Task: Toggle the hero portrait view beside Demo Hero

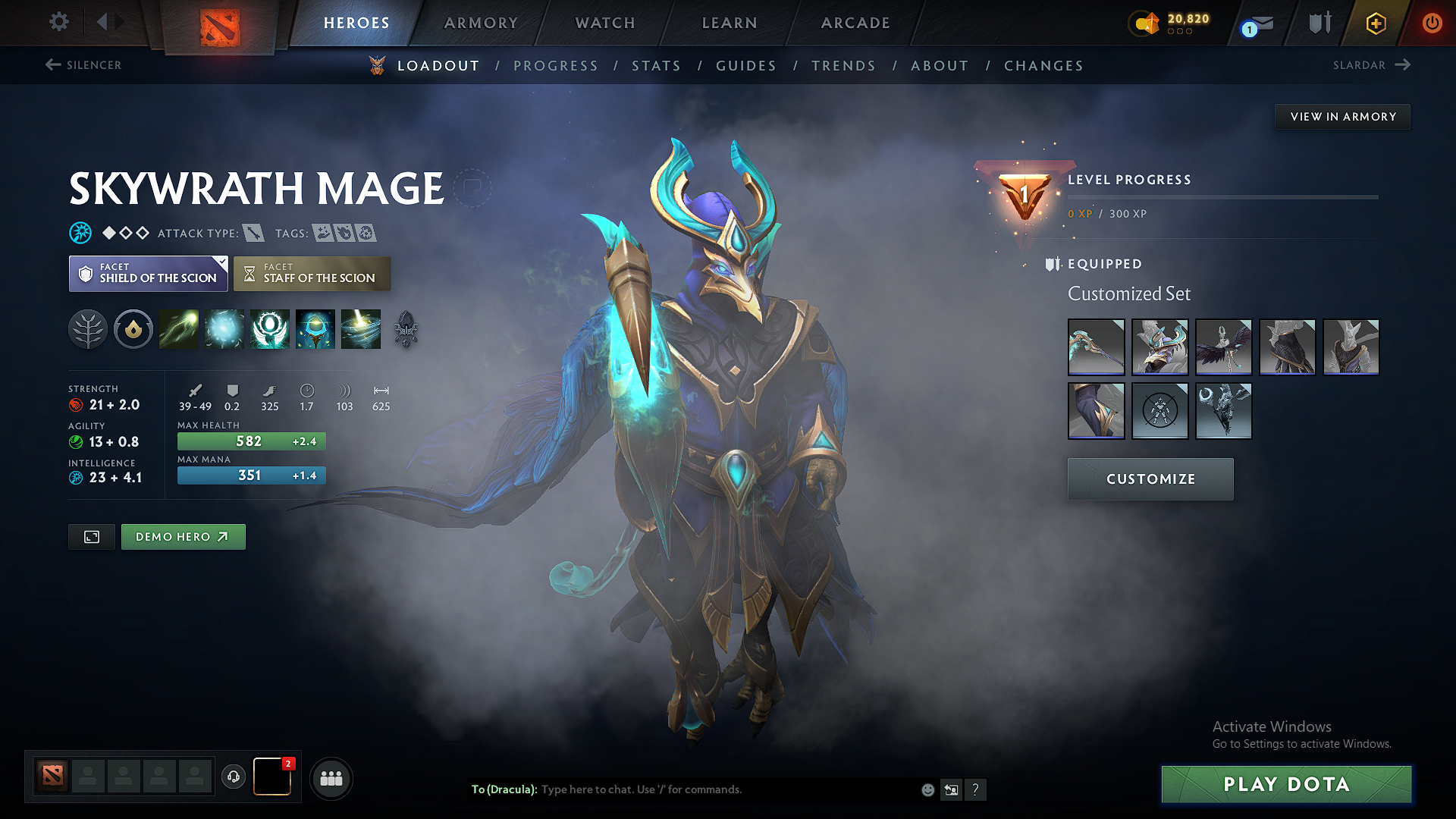Action: [91, 536]
